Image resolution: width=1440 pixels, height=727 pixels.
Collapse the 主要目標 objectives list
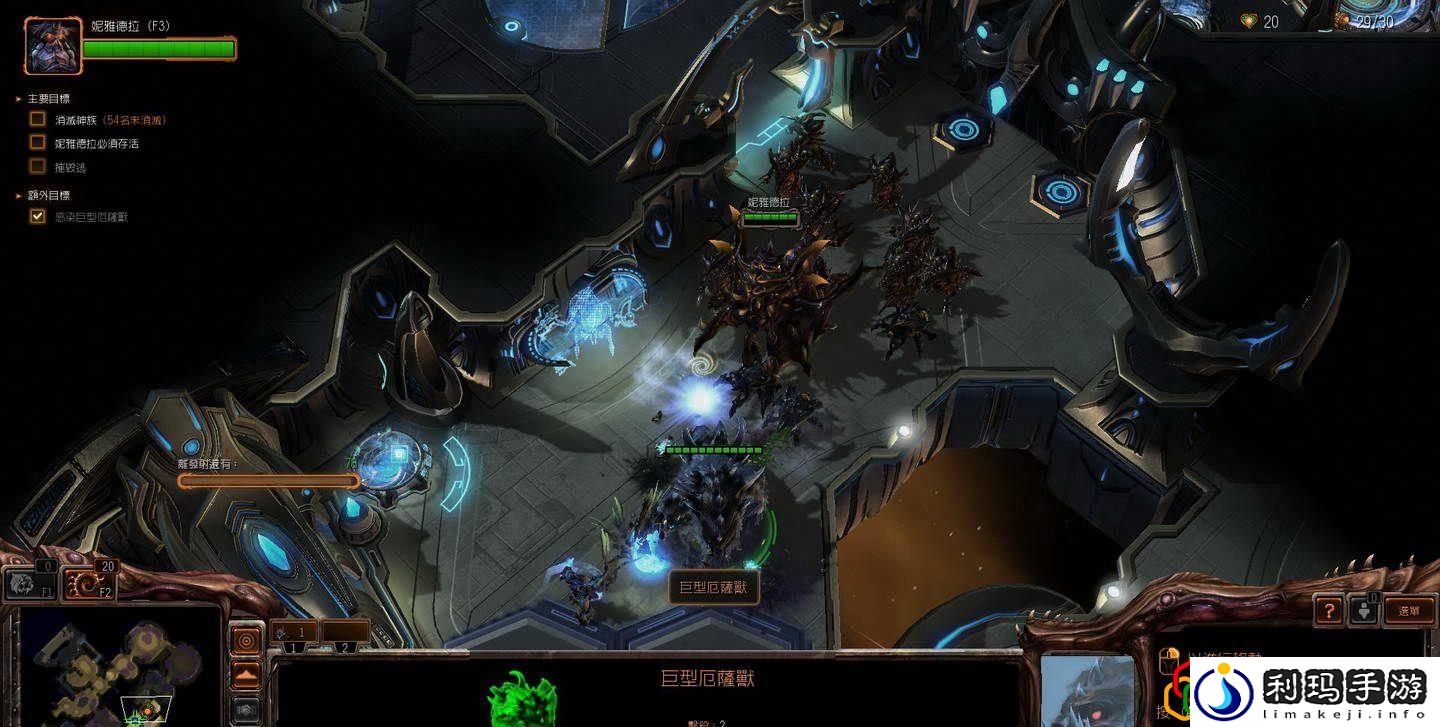[x=19, y=99]
